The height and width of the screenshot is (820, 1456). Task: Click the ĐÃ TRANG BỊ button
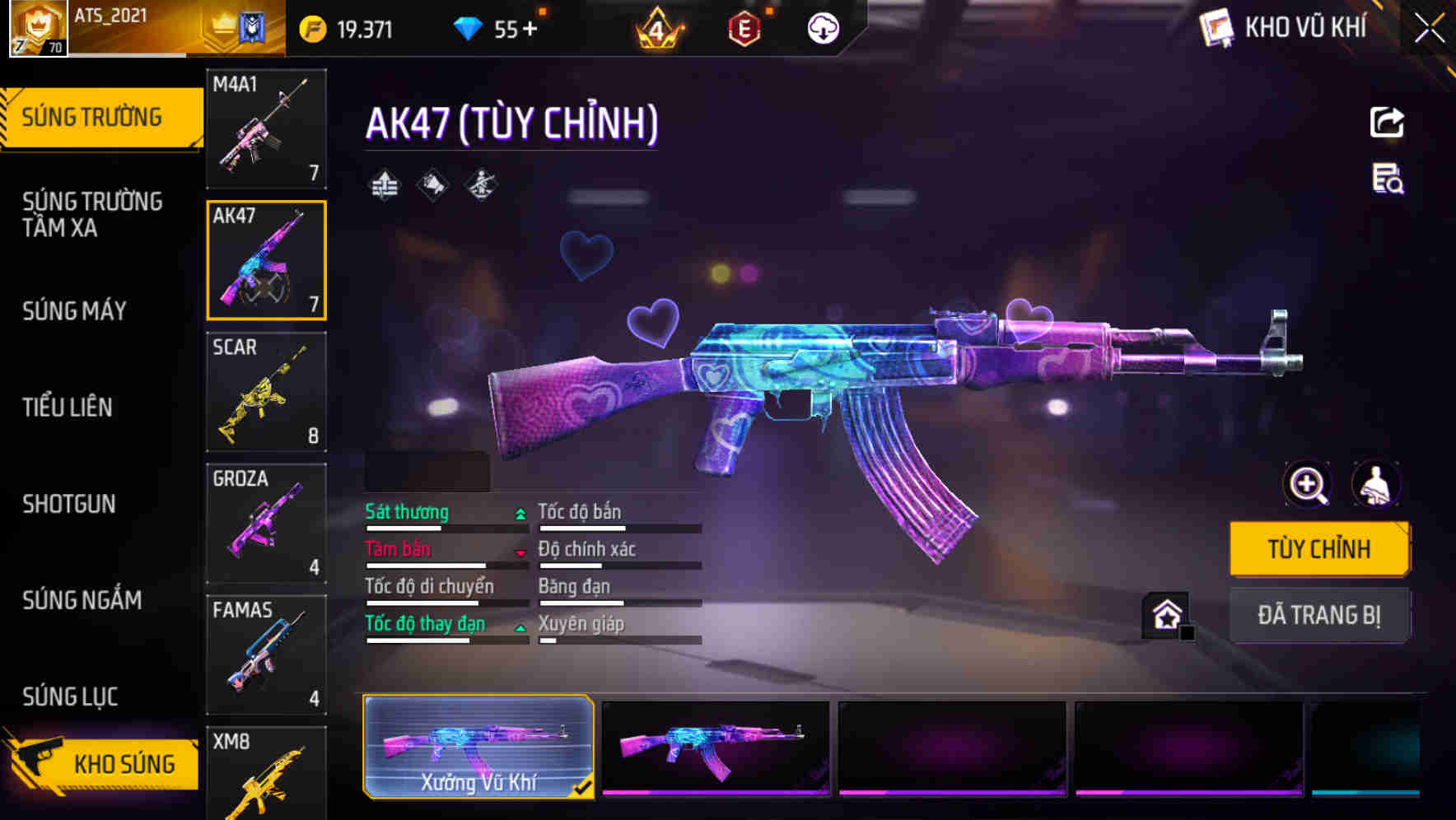coord(1319,615)
